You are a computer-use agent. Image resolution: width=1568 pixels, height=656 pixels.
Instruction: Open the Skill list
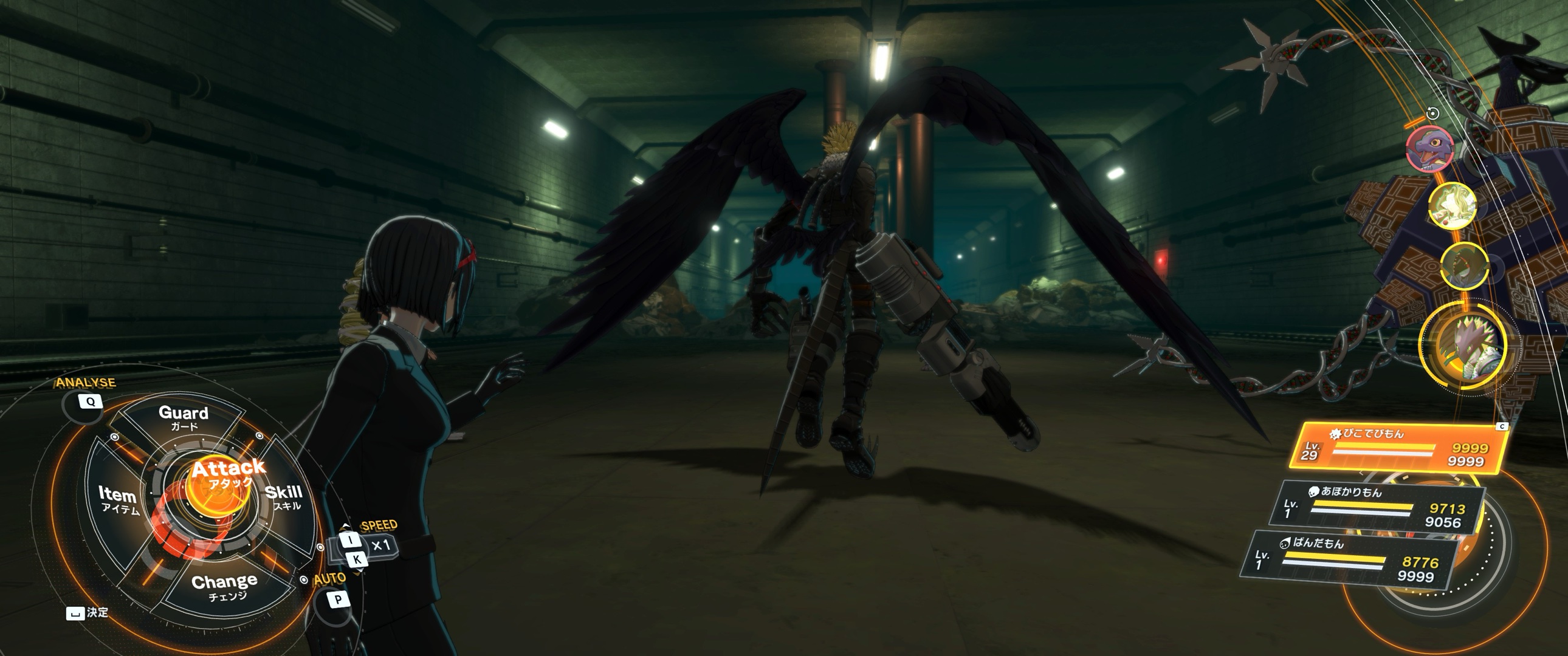pos(284,497)
